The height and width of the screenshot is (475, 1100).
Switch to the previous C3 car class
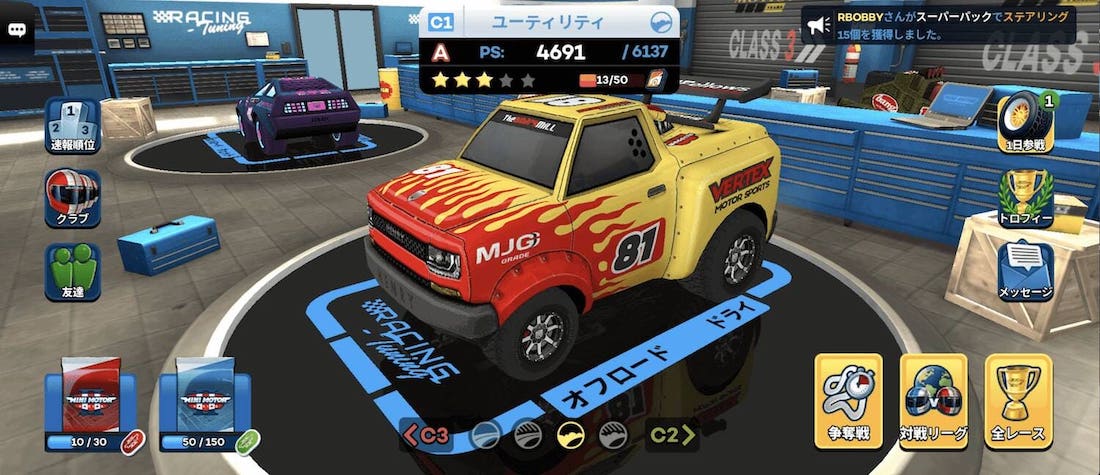click(x=425, y=434)
